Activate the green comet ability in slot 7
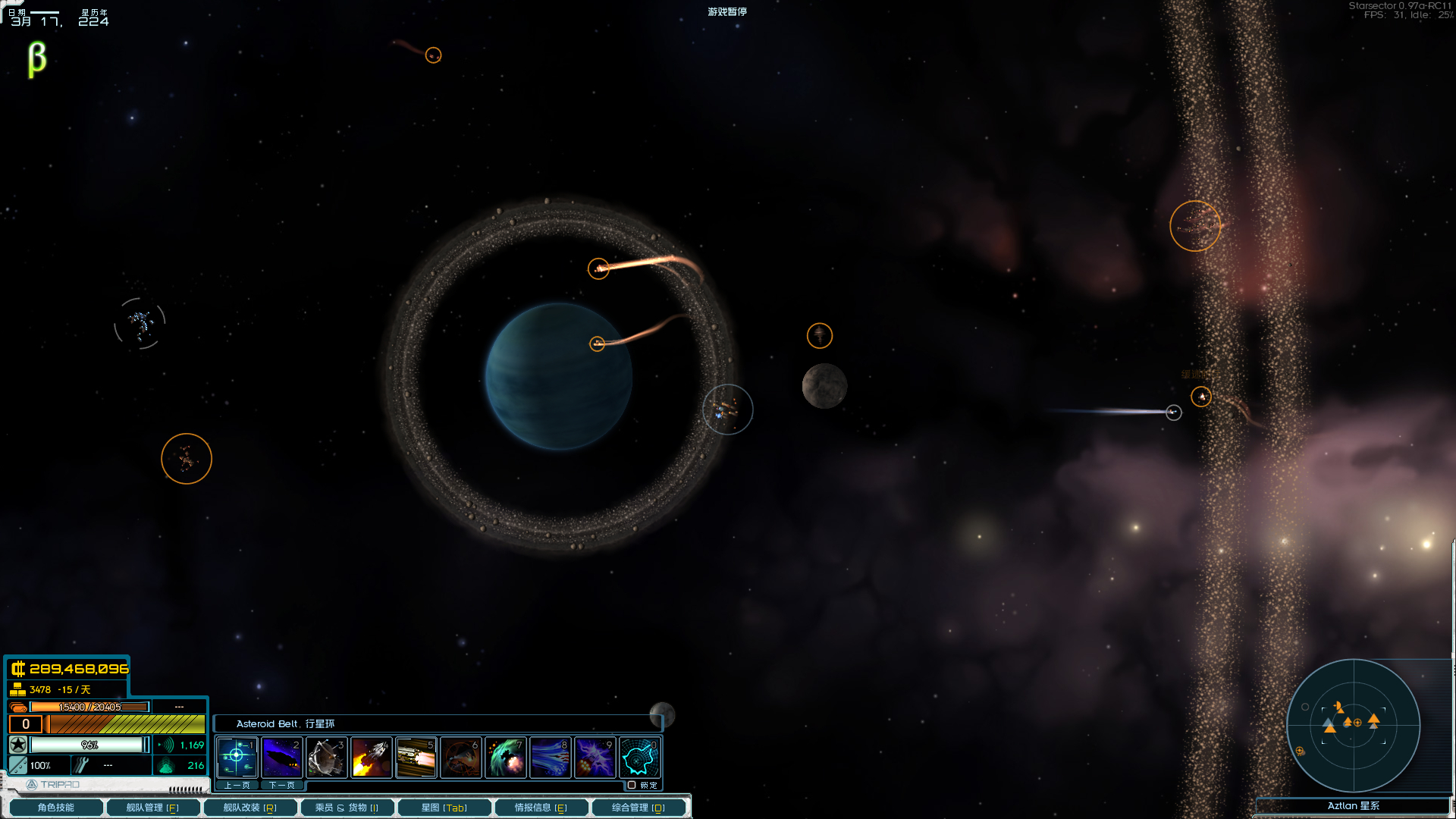Image resolution: width=1456 pixels, height=819 pixels. tap(505, 757)
